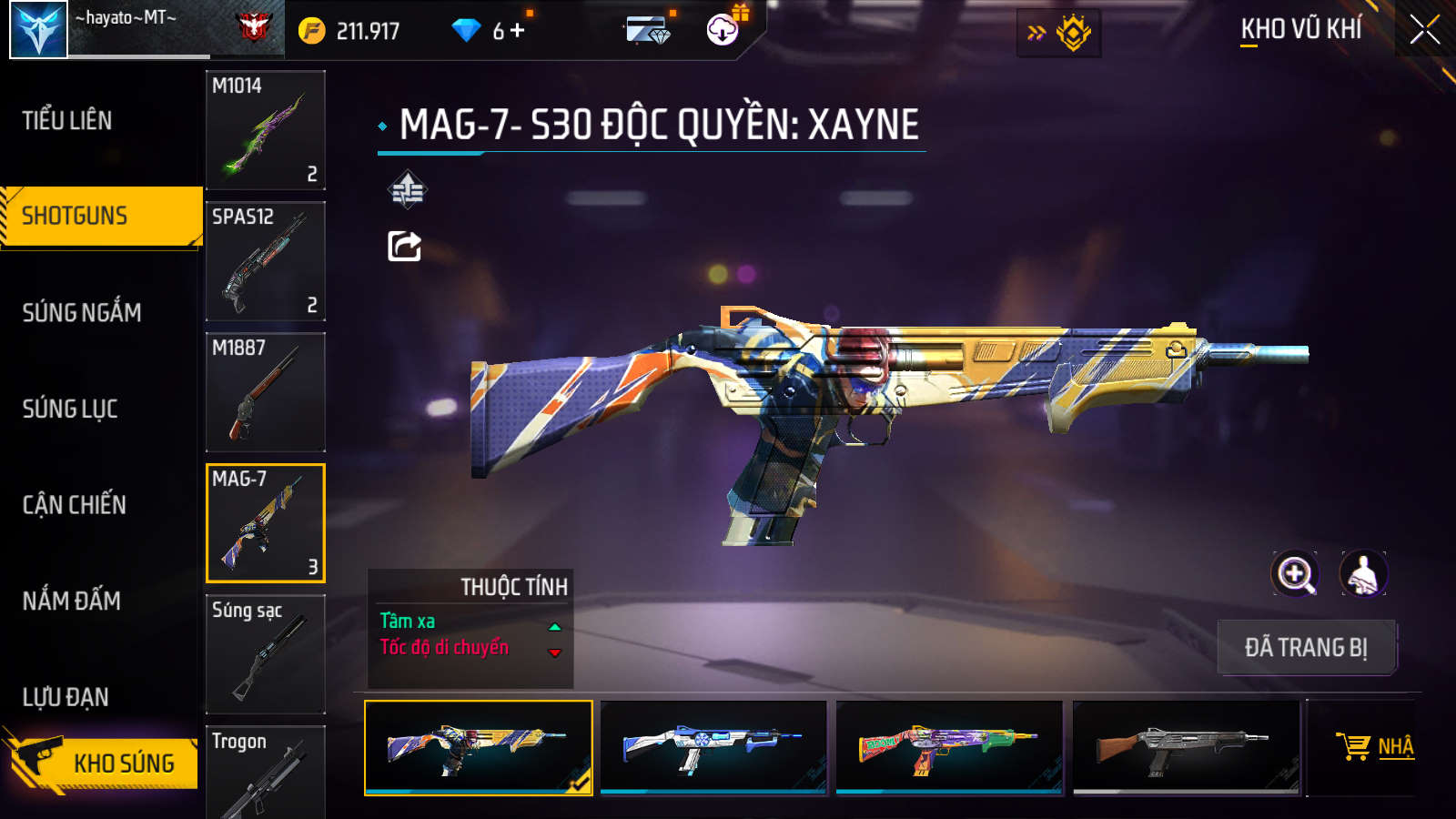Switch to the Tiểu Liên category
Screen dimensions: 1456x819
click(68, 120)
